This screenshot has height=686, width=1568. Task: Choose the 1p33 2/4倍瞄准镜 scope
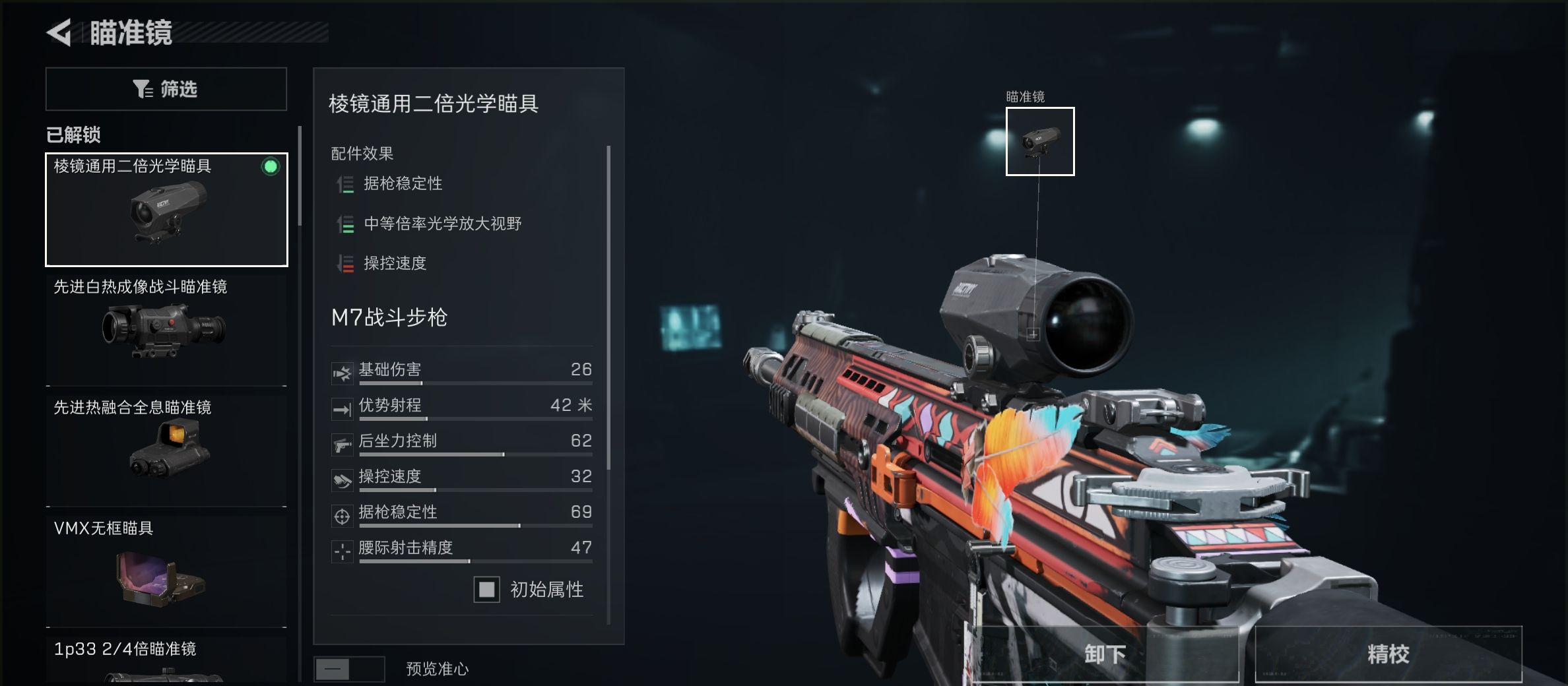point(166,661)
